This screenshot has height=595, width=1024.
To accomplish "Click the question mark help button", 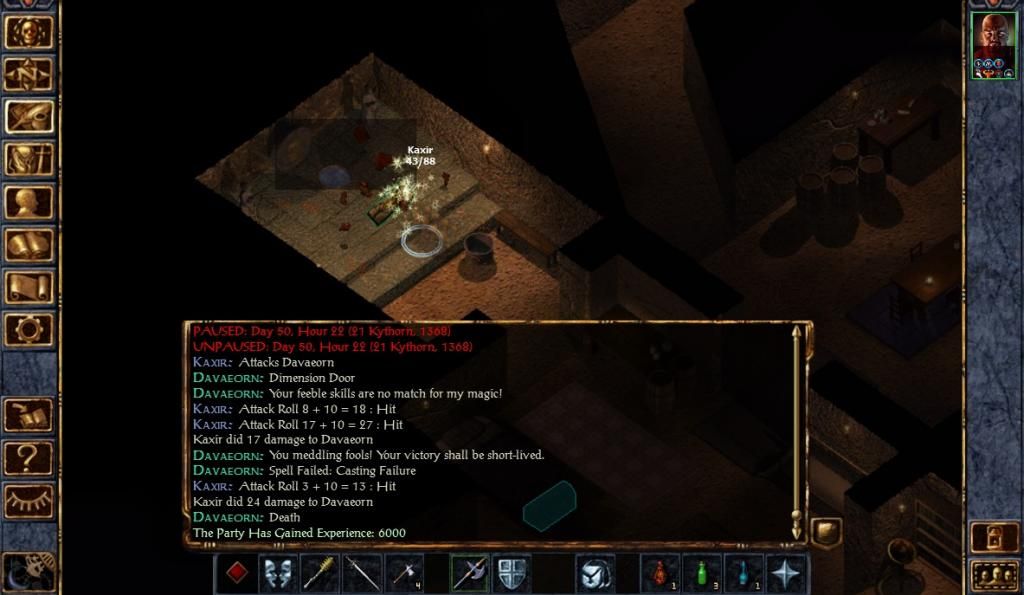I will pyautogui.click(x=29, y=458).
